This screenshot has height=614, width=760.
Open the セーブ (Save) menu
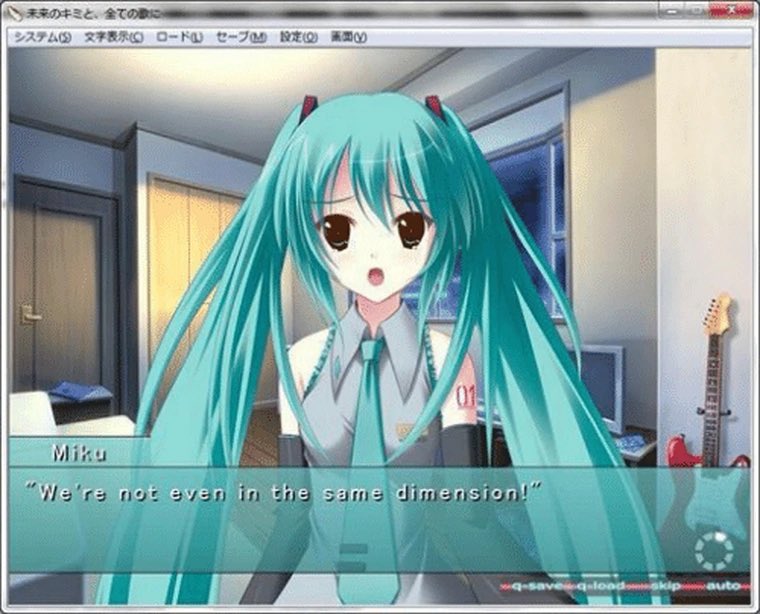click(x=241, y=37)
